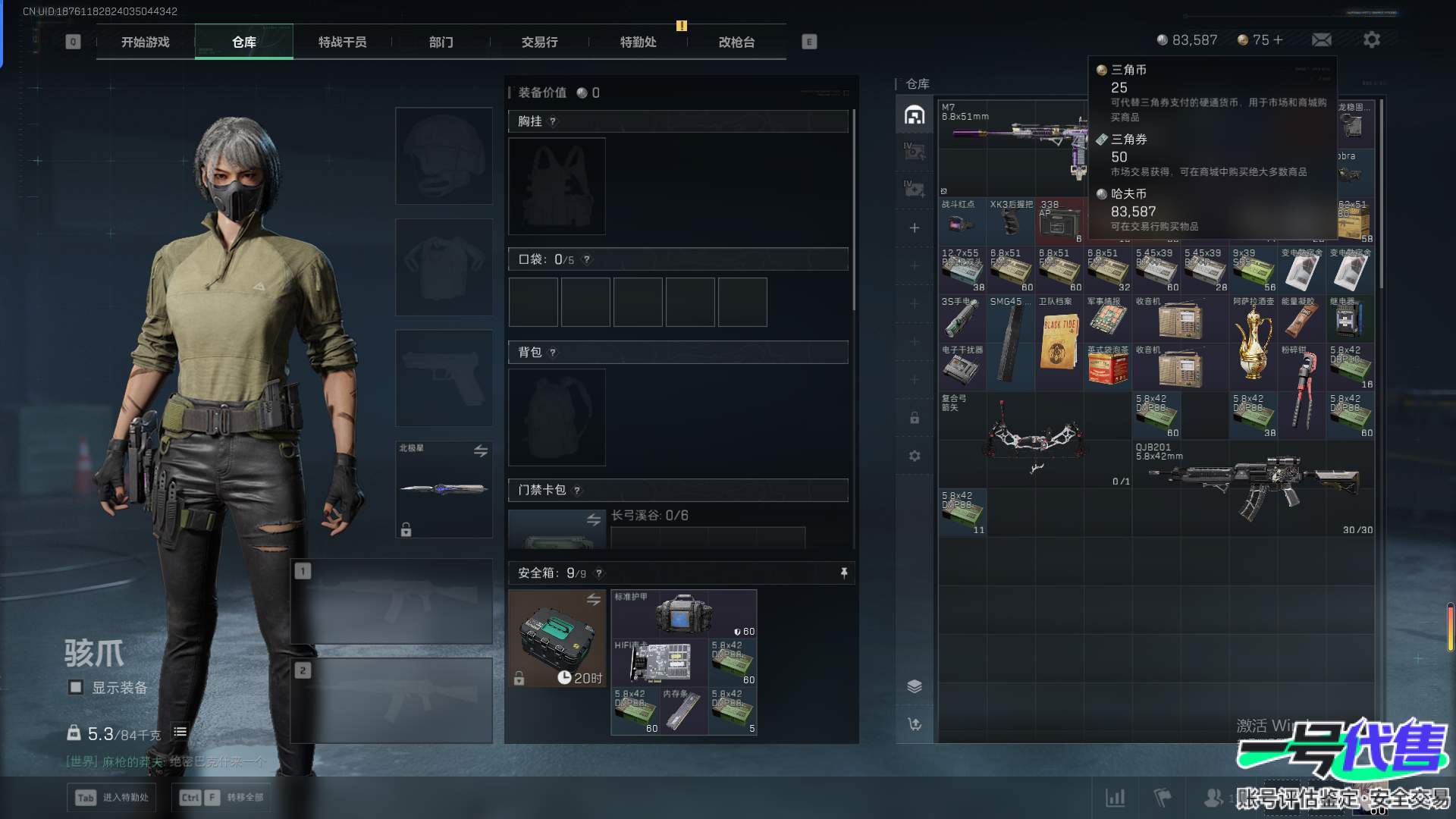
Task: Open the 交易行 market tab
Action: click(x=539, y=42)
